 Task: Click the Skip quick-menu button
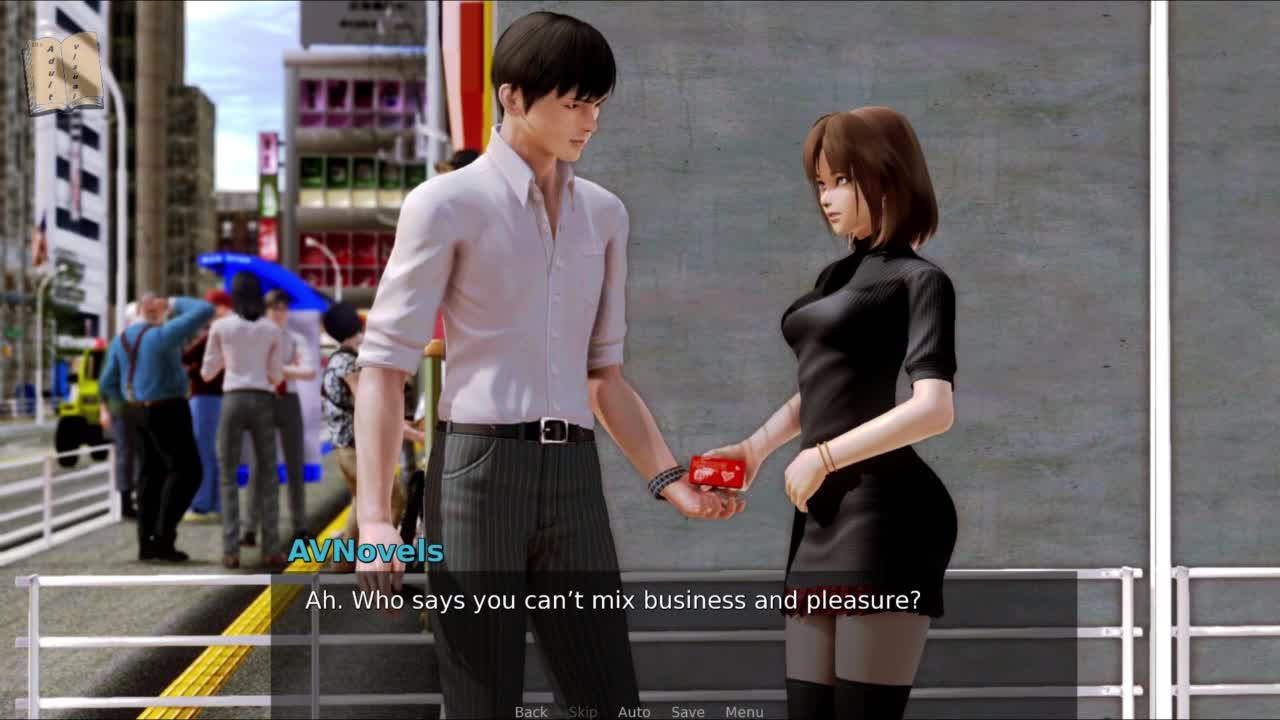coord(582,711)
